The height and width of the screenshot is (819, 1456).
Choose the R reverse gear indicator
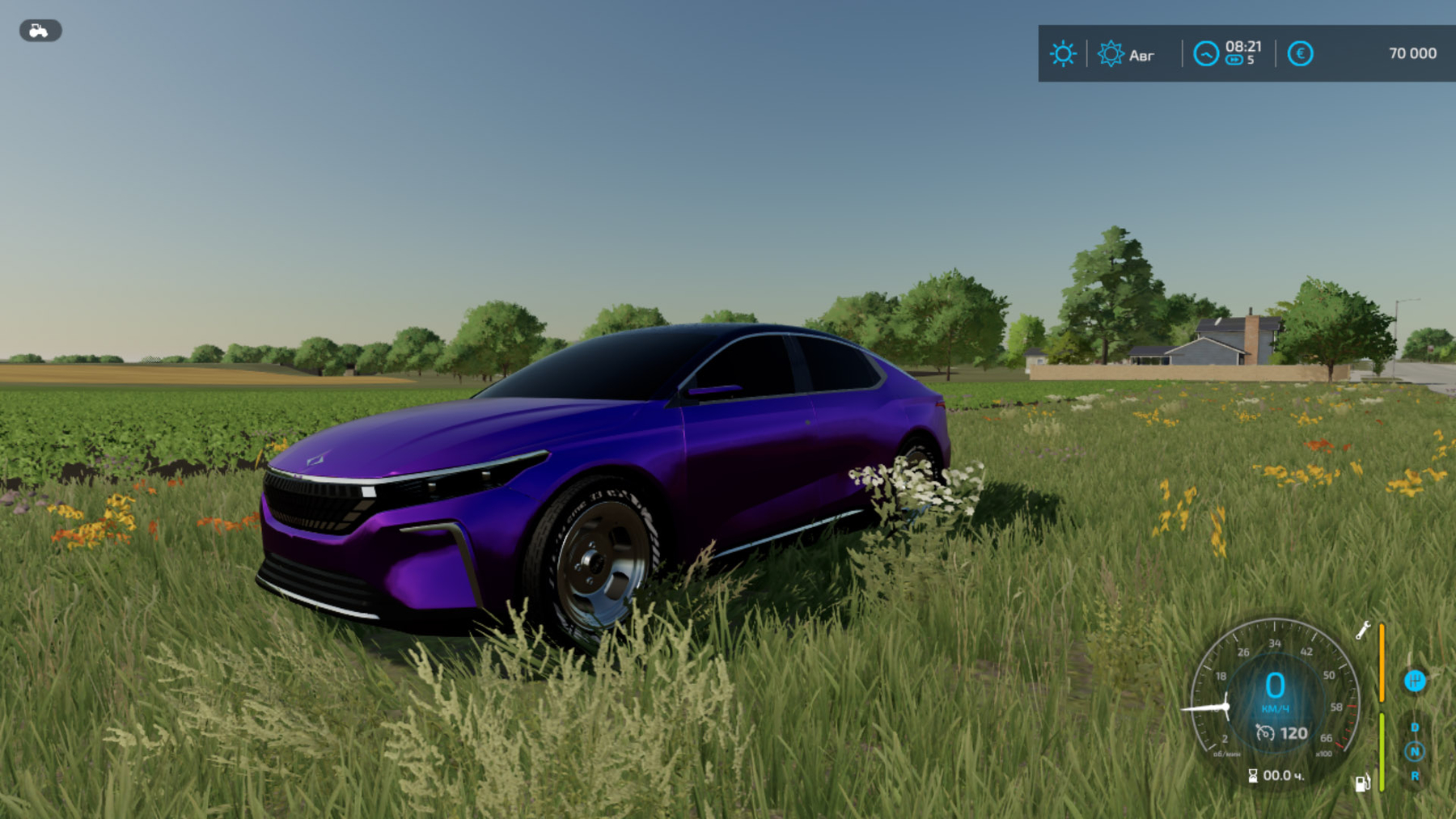[1415, 776]
